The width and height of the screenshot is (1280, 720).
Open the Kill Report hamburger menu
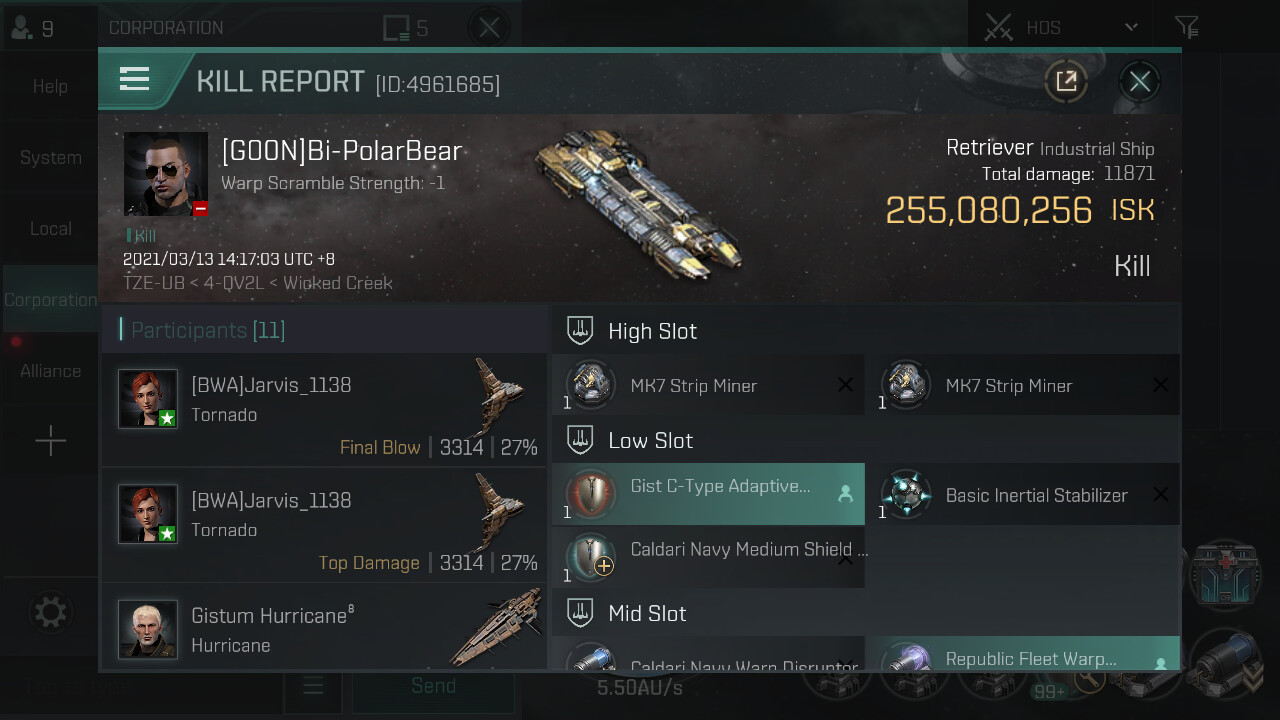134,80
